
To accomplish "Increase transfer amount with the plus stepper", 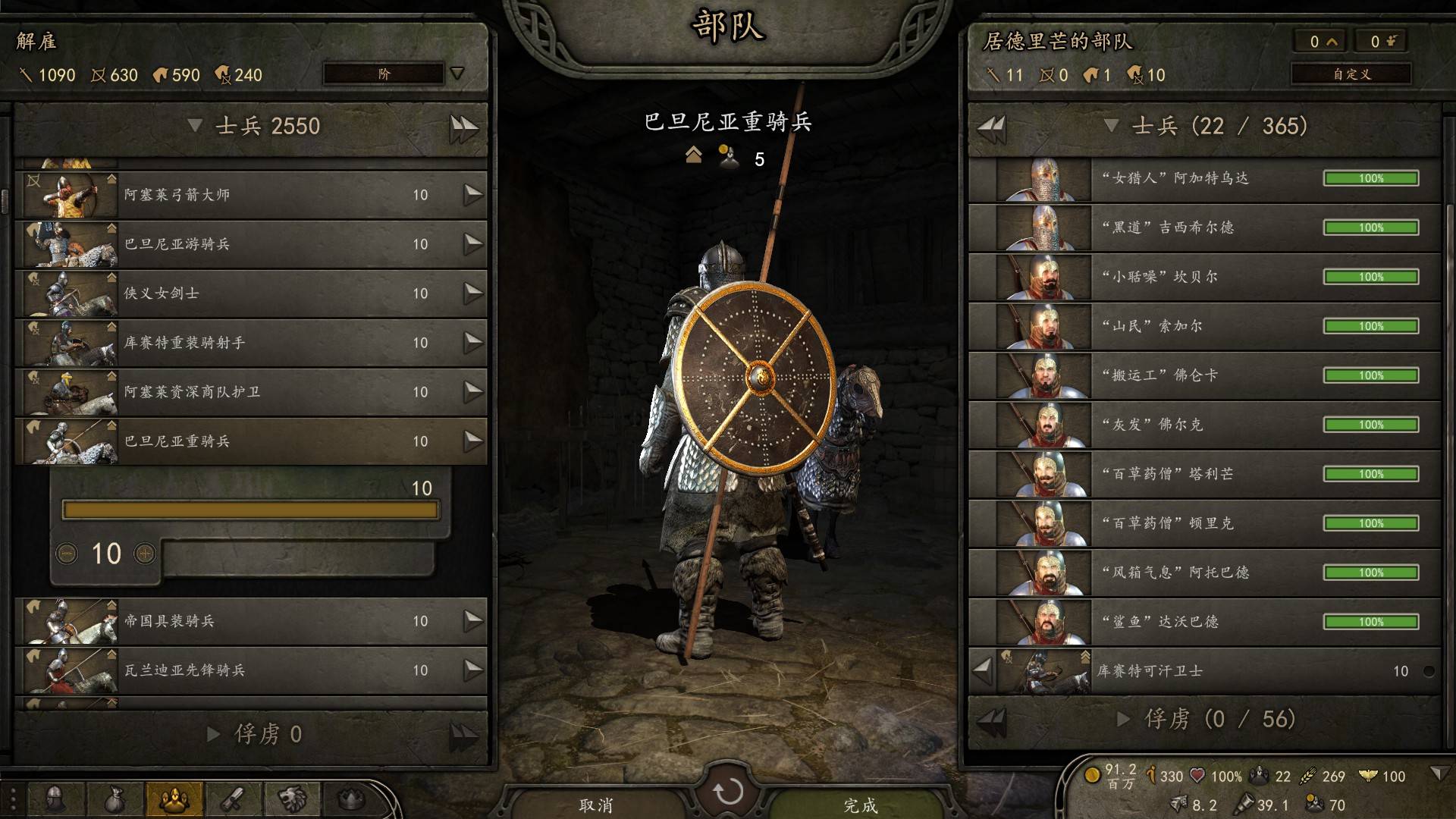I will pos(144,554).
